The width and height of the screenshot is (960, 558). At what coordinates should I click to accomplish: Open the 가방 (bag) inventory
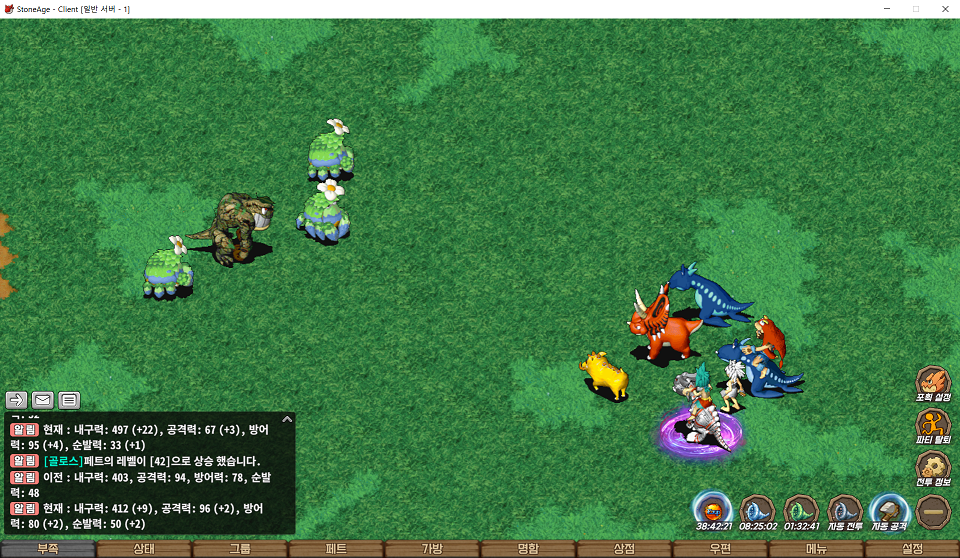pyautogui.click(x=432, y=549)
